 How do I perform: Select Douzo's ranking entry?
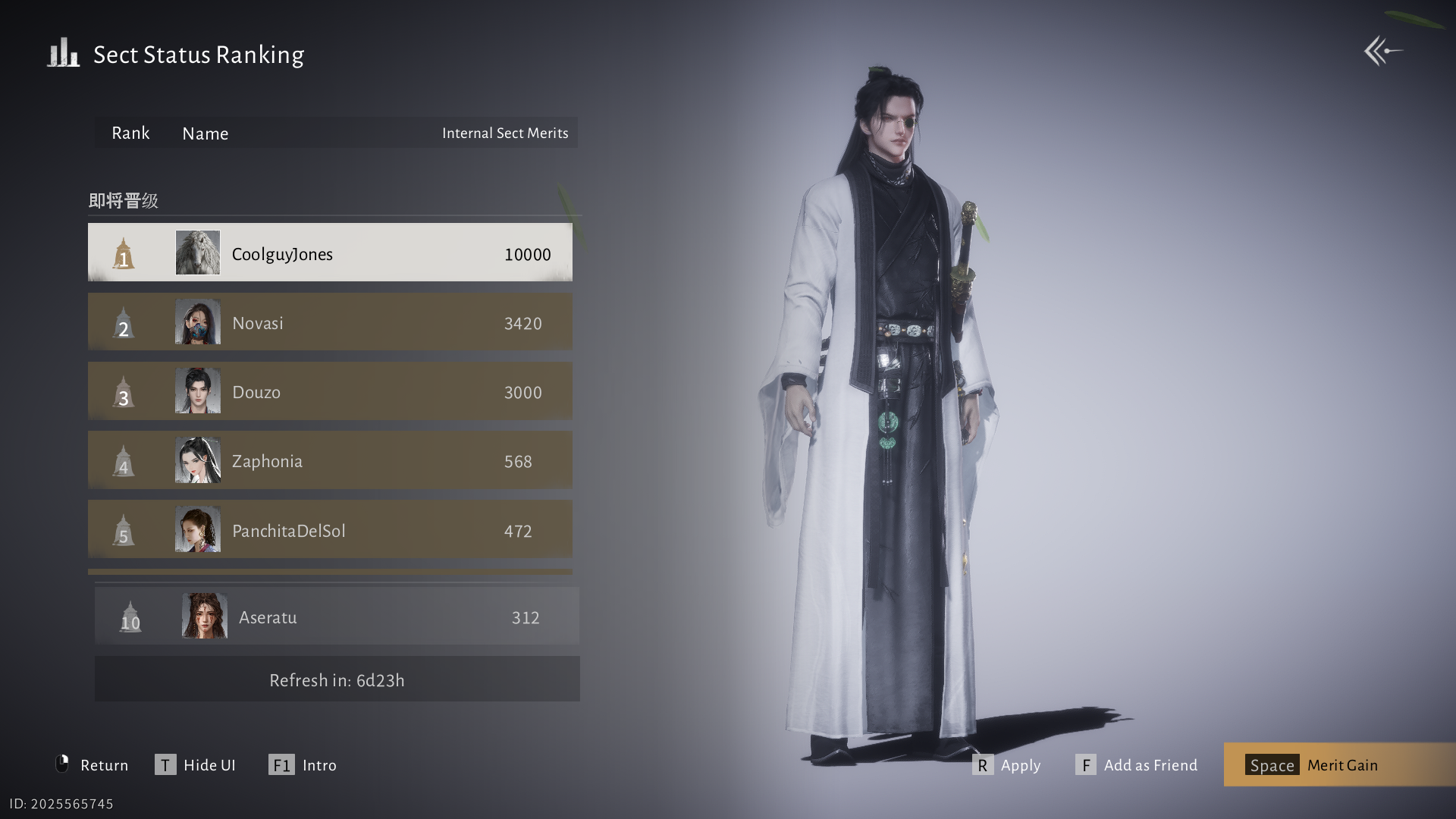click(x=330, y=391)
